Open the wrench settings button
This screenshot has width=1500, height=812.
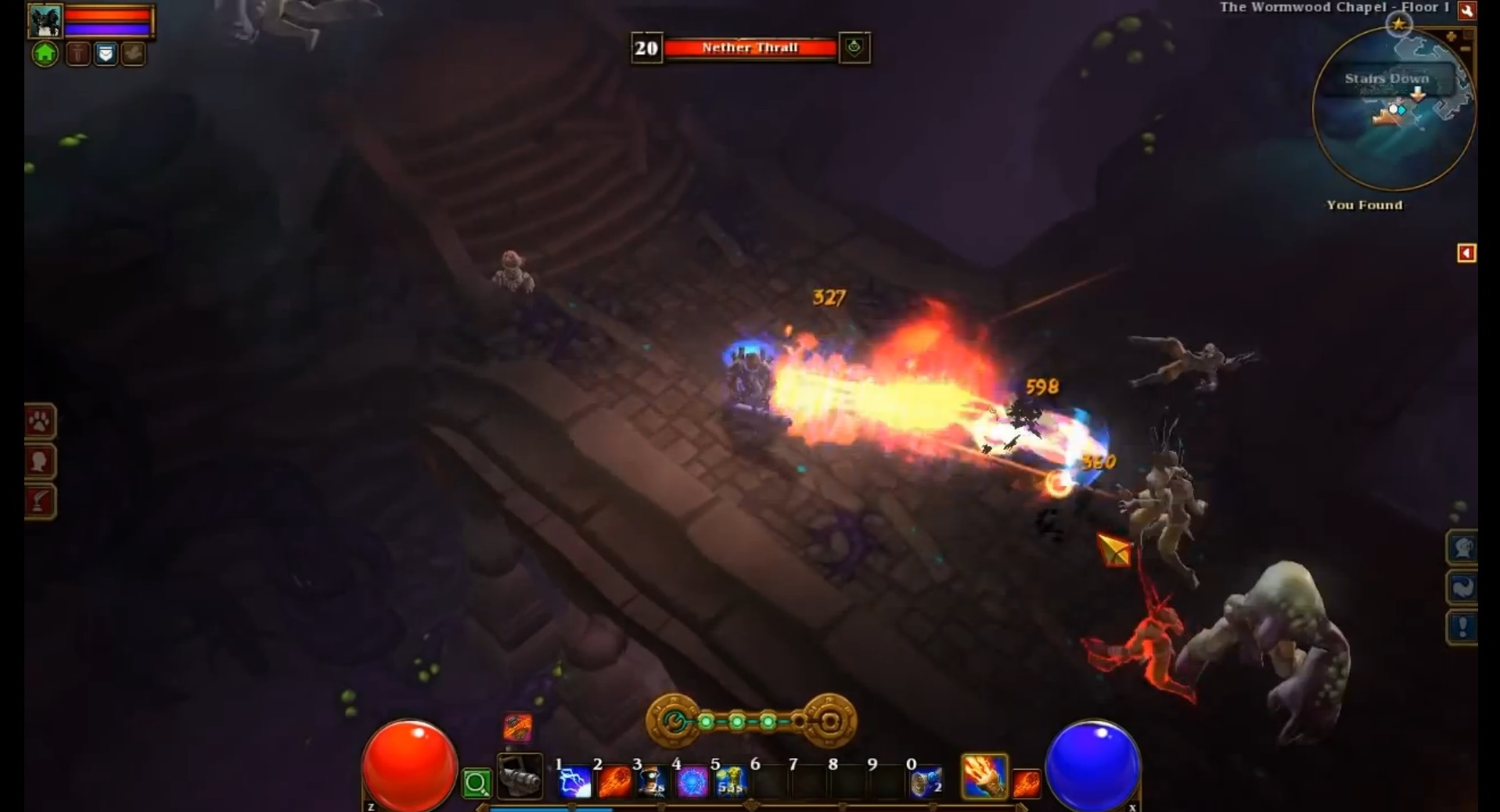pyautogui.click(x=1466, y=10)
